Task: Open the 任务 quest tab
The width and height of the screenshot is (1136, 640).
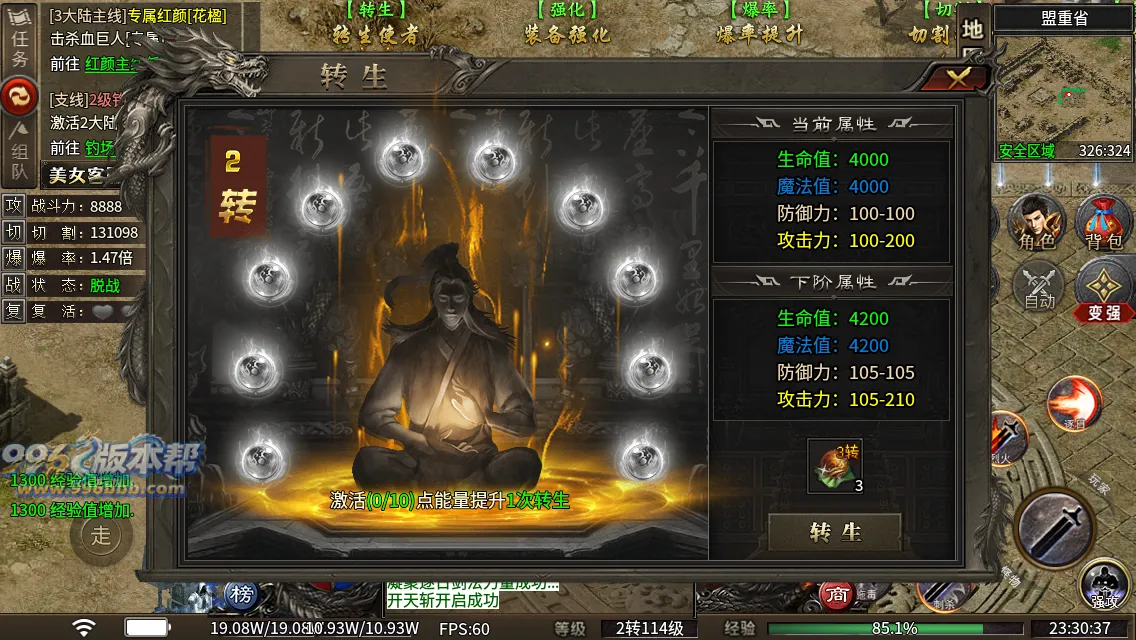Action: tap(18, 47)
